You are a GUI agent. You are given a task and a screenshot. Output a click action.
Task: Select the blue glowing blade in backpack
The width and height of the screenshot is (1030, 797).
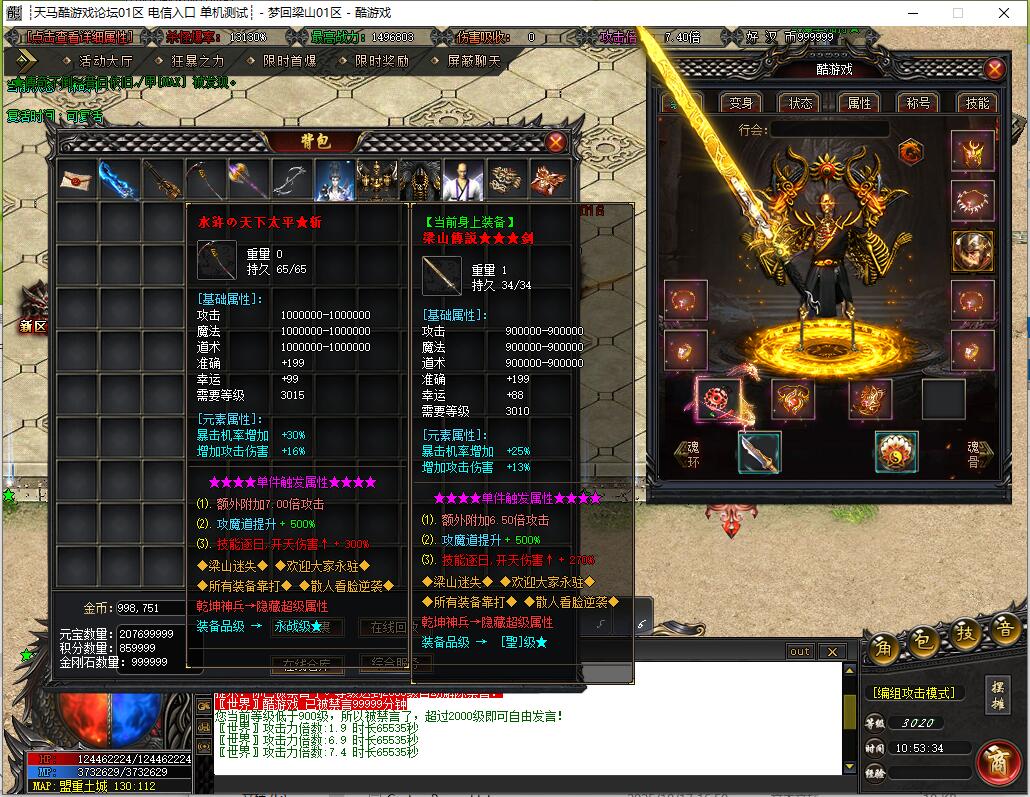pyautogui.click(x=119, y=180)
